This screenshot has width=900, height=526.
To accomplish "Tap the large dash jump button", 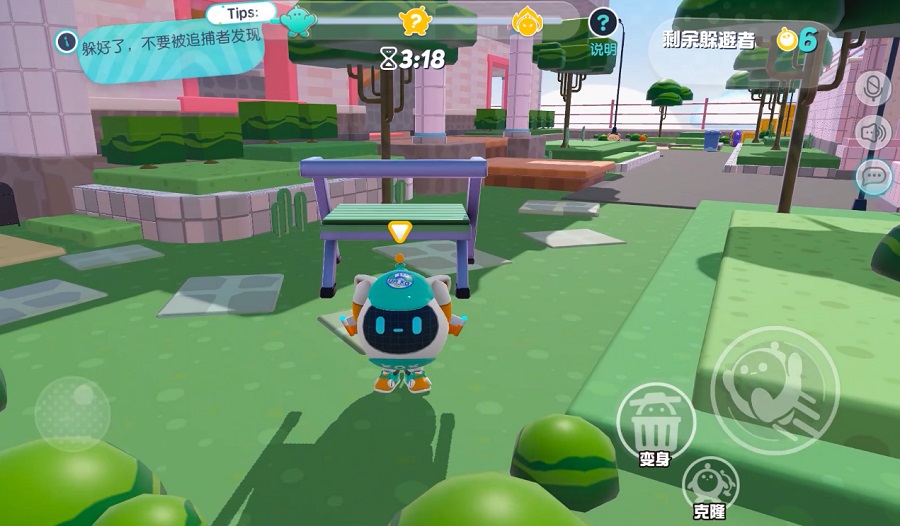I will [x=773, y=390].
